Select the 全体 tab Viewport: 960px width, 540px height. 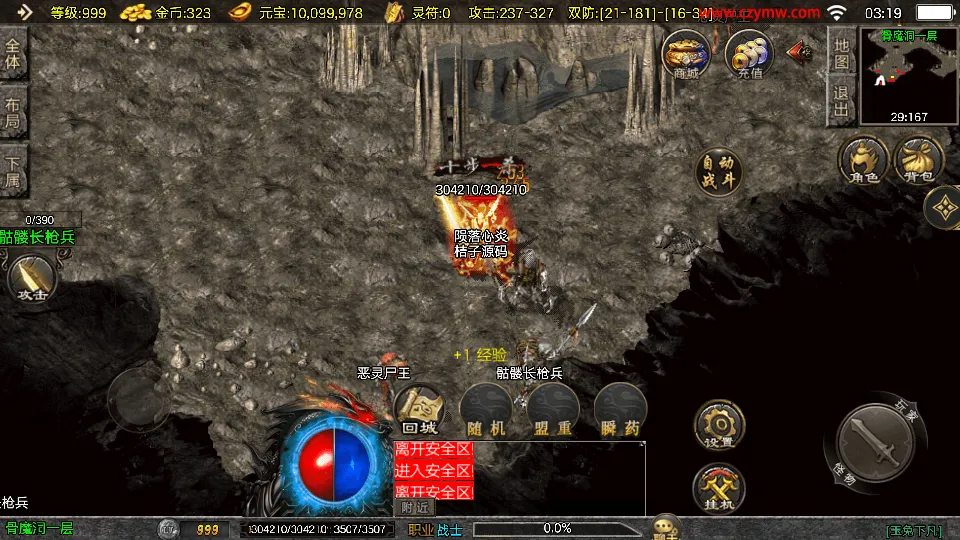coord(13,57)
